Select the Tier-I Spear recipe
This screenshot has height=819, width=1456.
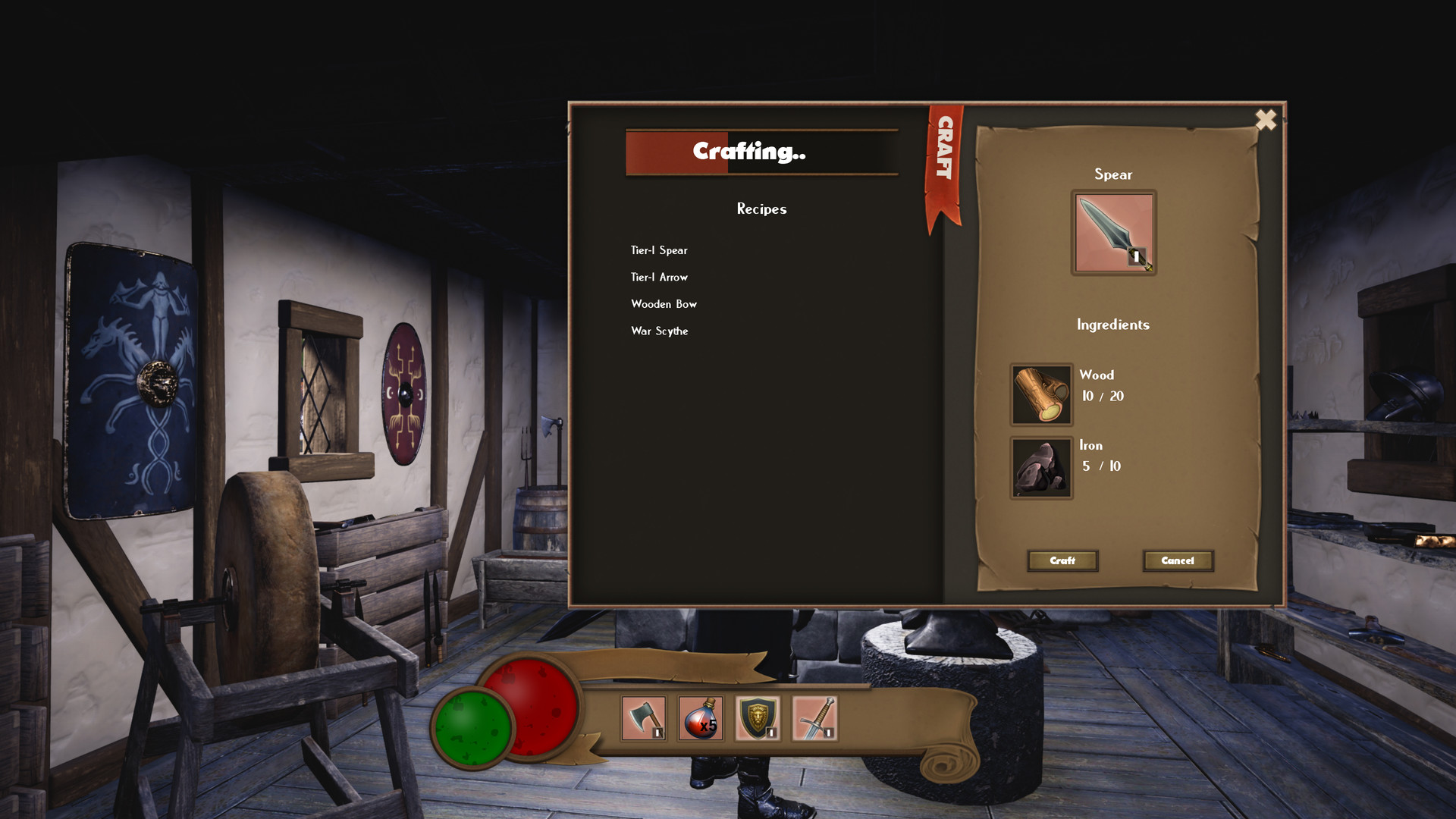(x=659, y=250)
